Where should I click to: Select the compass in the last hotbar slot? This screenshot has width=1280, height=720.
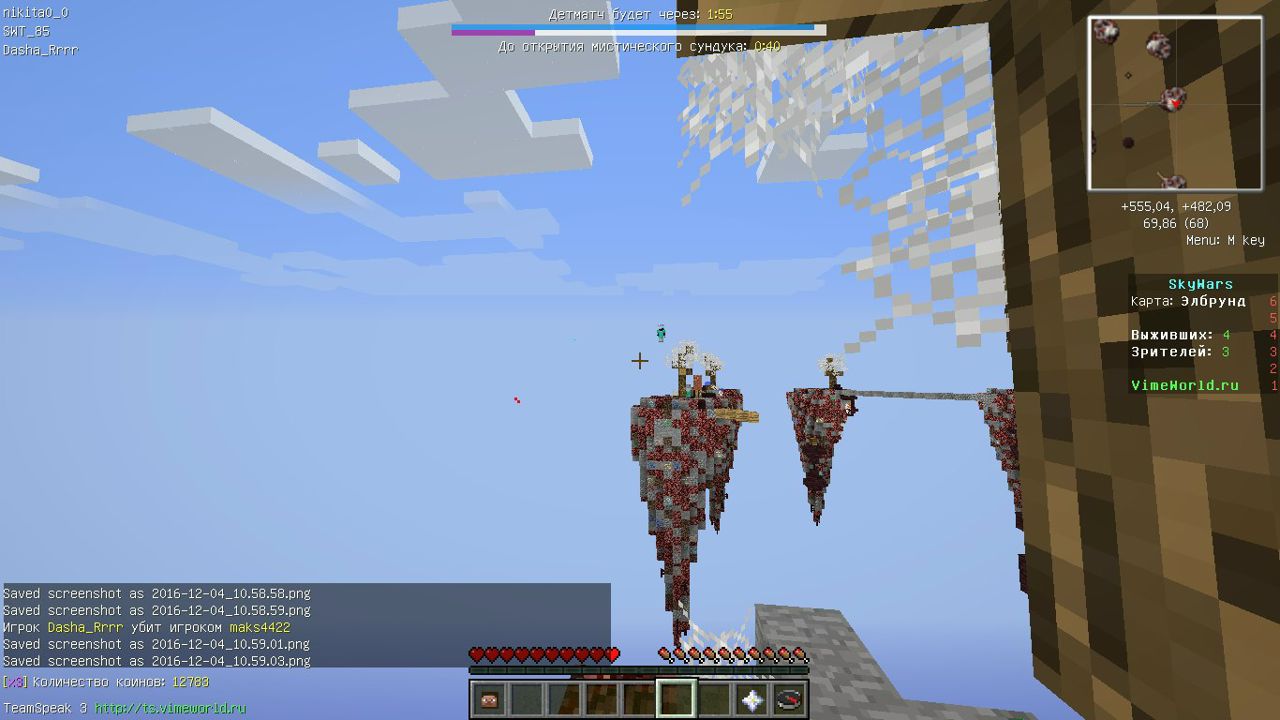click(x=789, y=699)
